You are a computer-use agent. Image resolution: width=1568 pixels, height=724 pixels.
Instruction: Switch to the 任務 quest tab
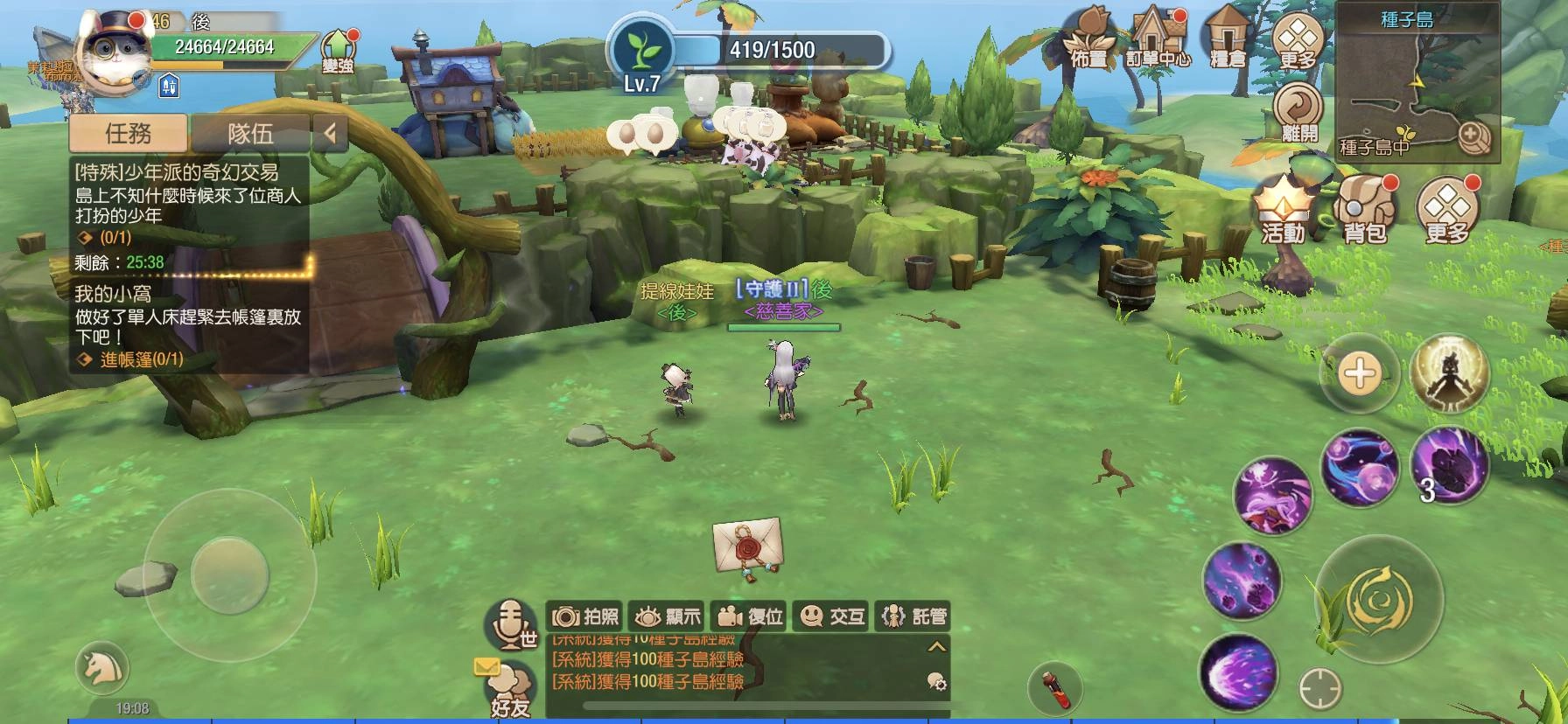(128, 134)
